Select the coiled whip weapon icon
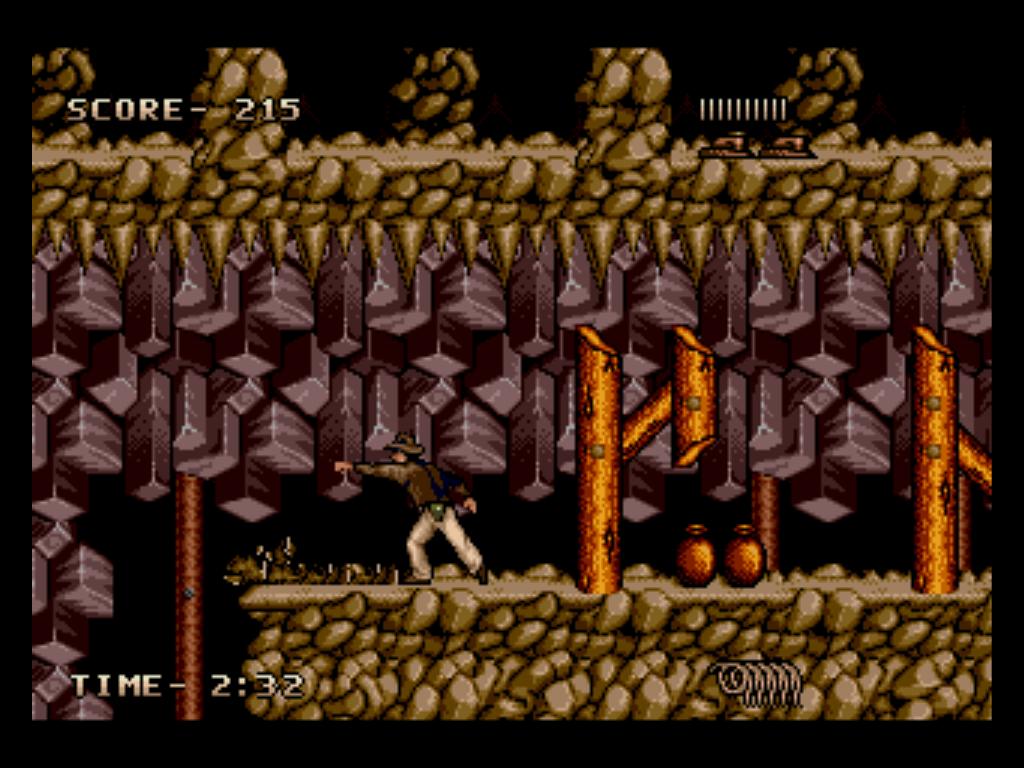Image resolution: width=1024 pixels, height=768 pixels. [759, 684]
